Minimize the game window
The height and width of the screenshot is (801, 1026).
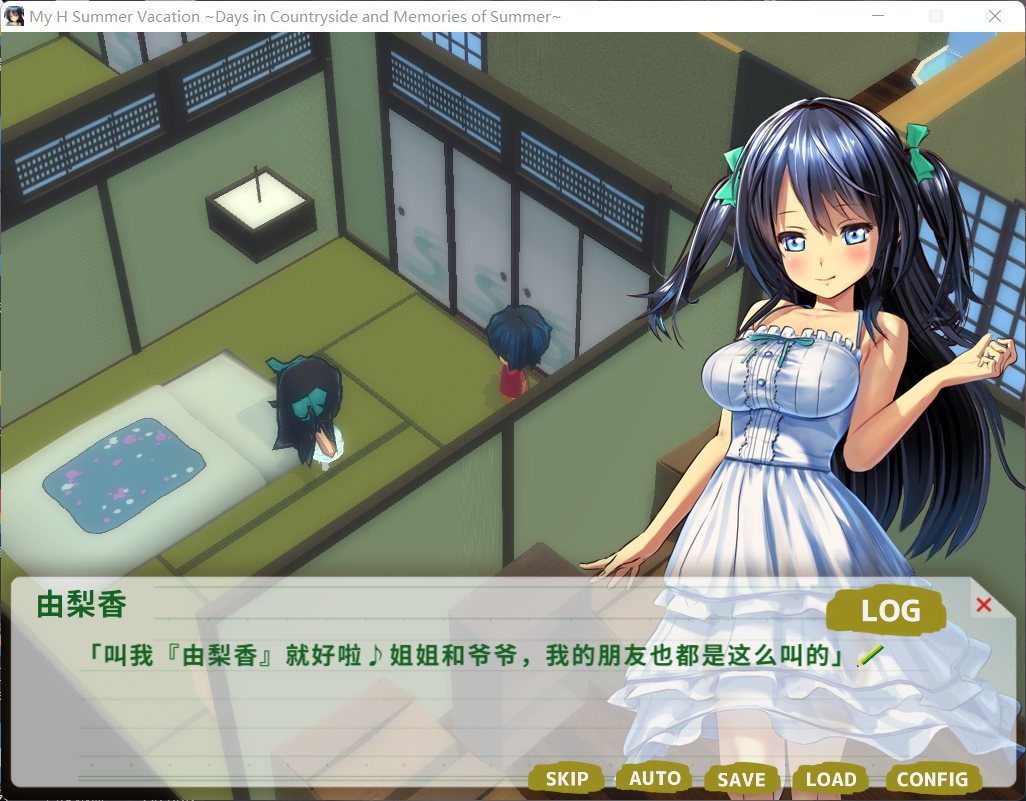coord(878,16)
